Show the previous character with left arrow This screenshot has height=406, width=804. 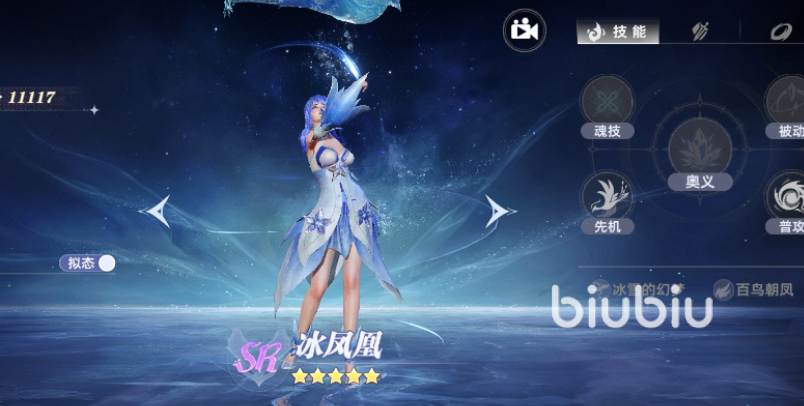(155, 211)
